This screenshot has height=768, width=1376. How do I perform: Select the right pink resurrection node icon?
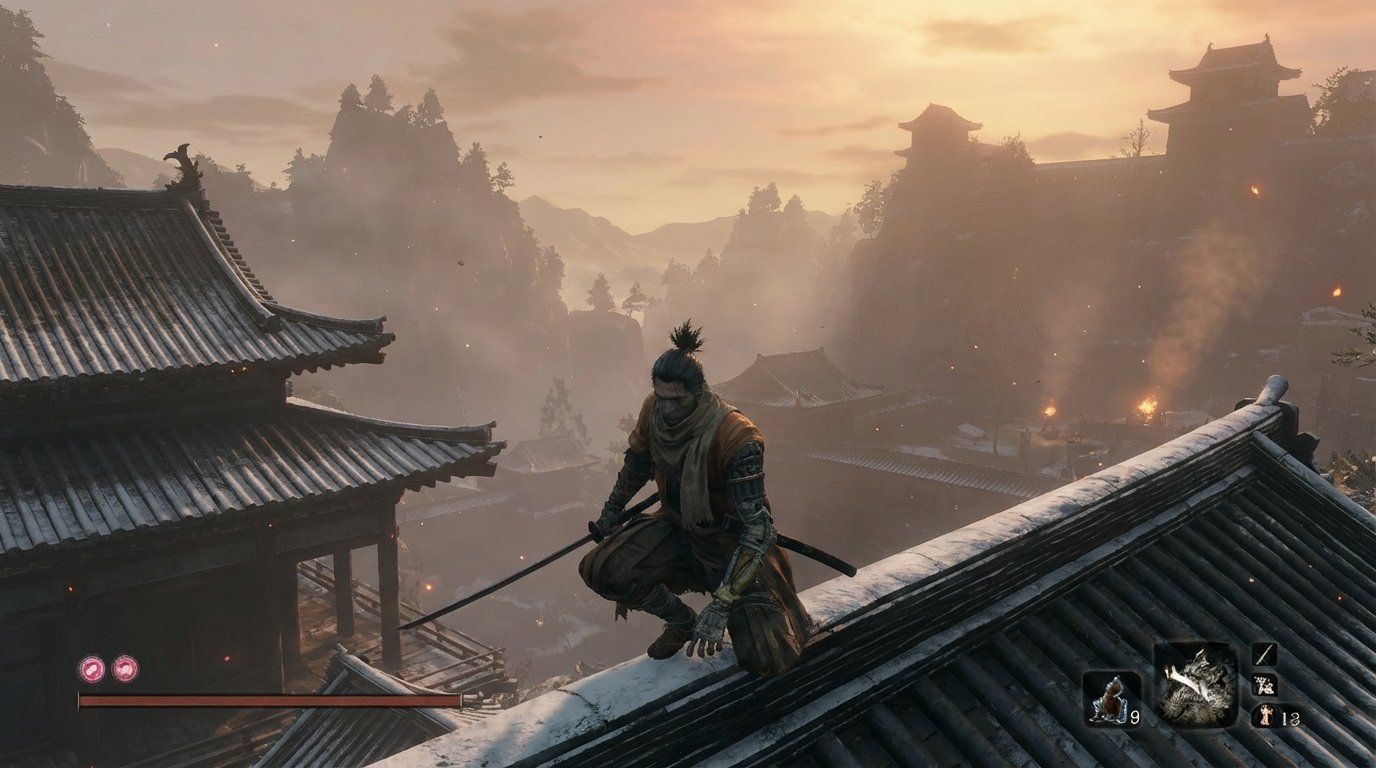[x=126, y=670]
